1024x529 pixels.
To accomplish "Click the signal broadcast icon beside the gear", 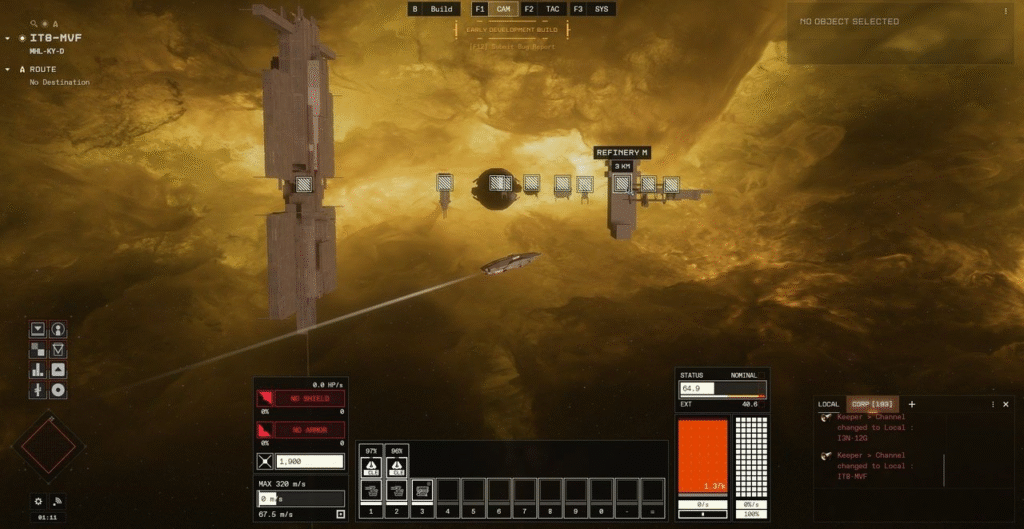I will pyautogui.click(x=58, y=501).
